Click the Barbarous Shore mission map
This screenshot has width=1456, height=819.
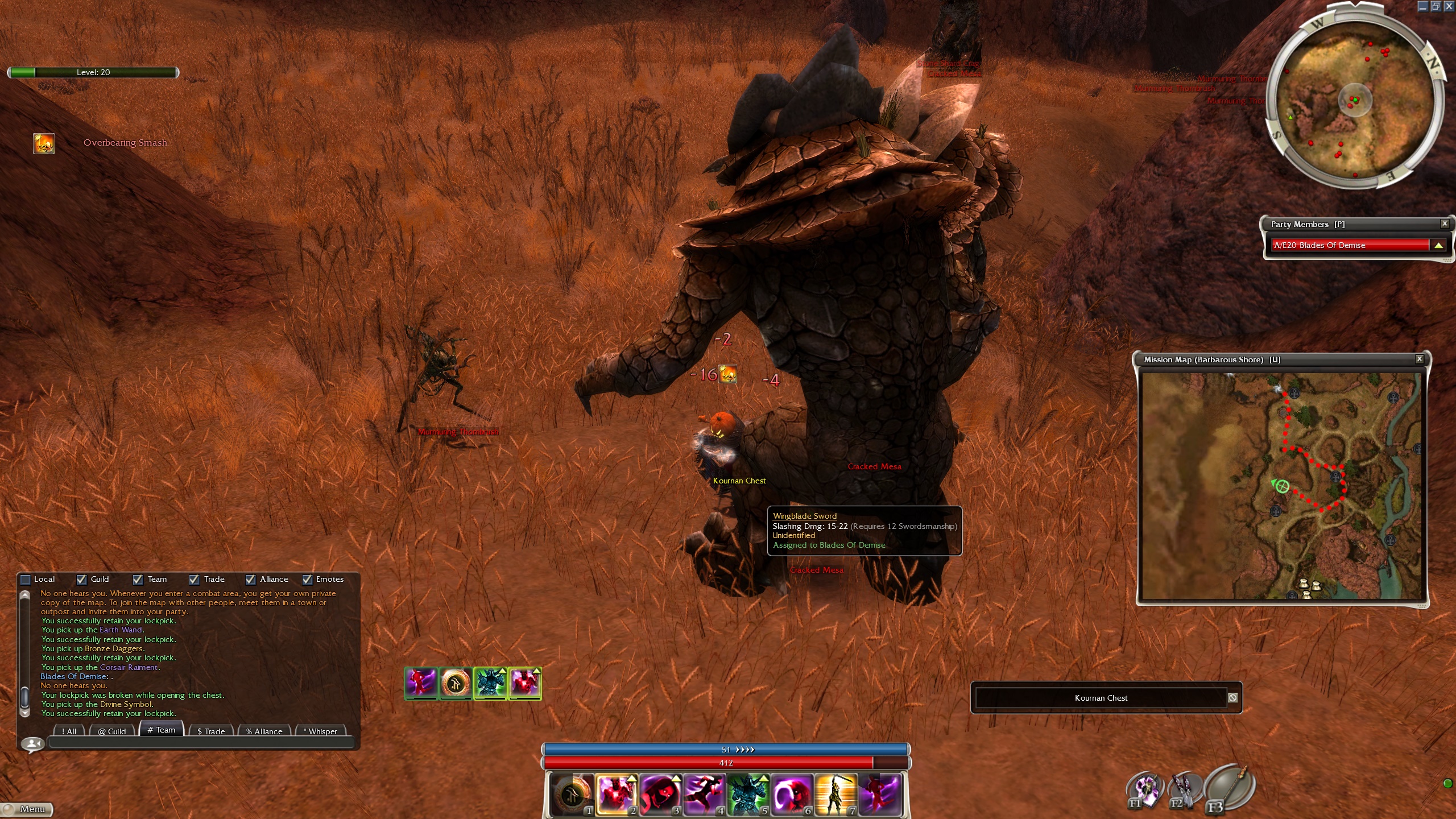1282,485
